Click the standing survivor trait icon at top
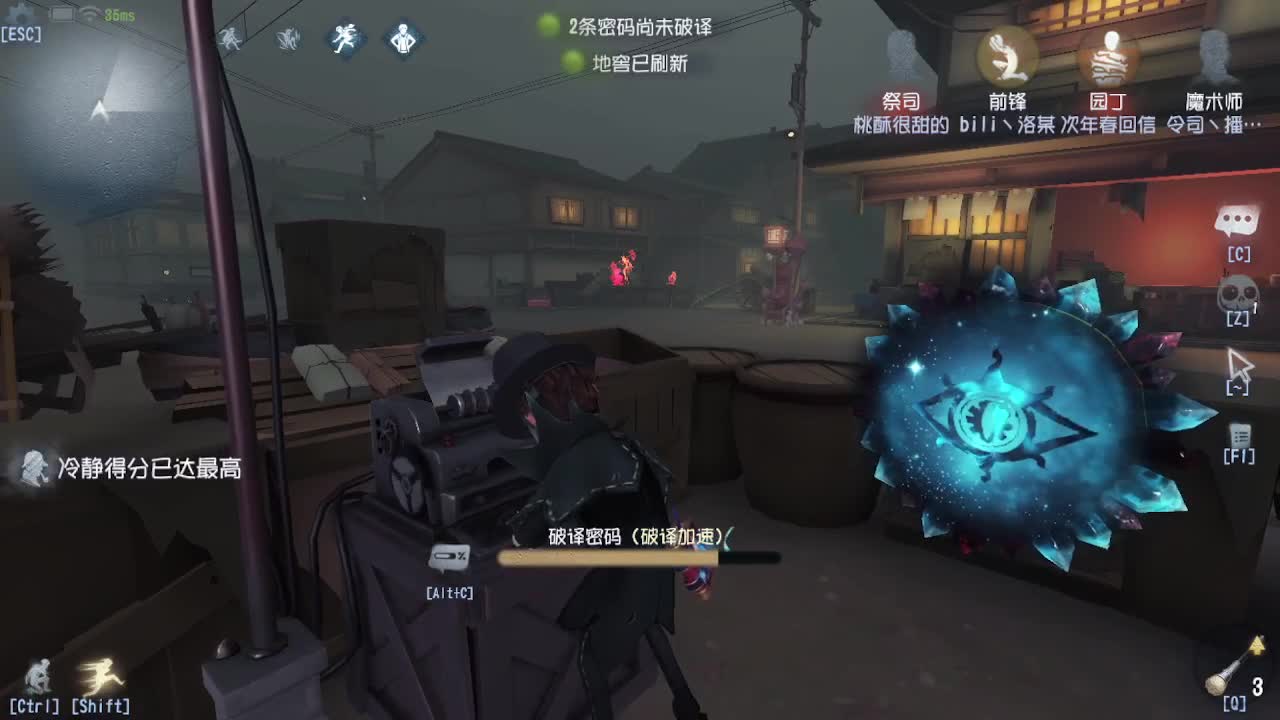The image size is (1280, 720). pyautogui.click(x=402, y=40)
